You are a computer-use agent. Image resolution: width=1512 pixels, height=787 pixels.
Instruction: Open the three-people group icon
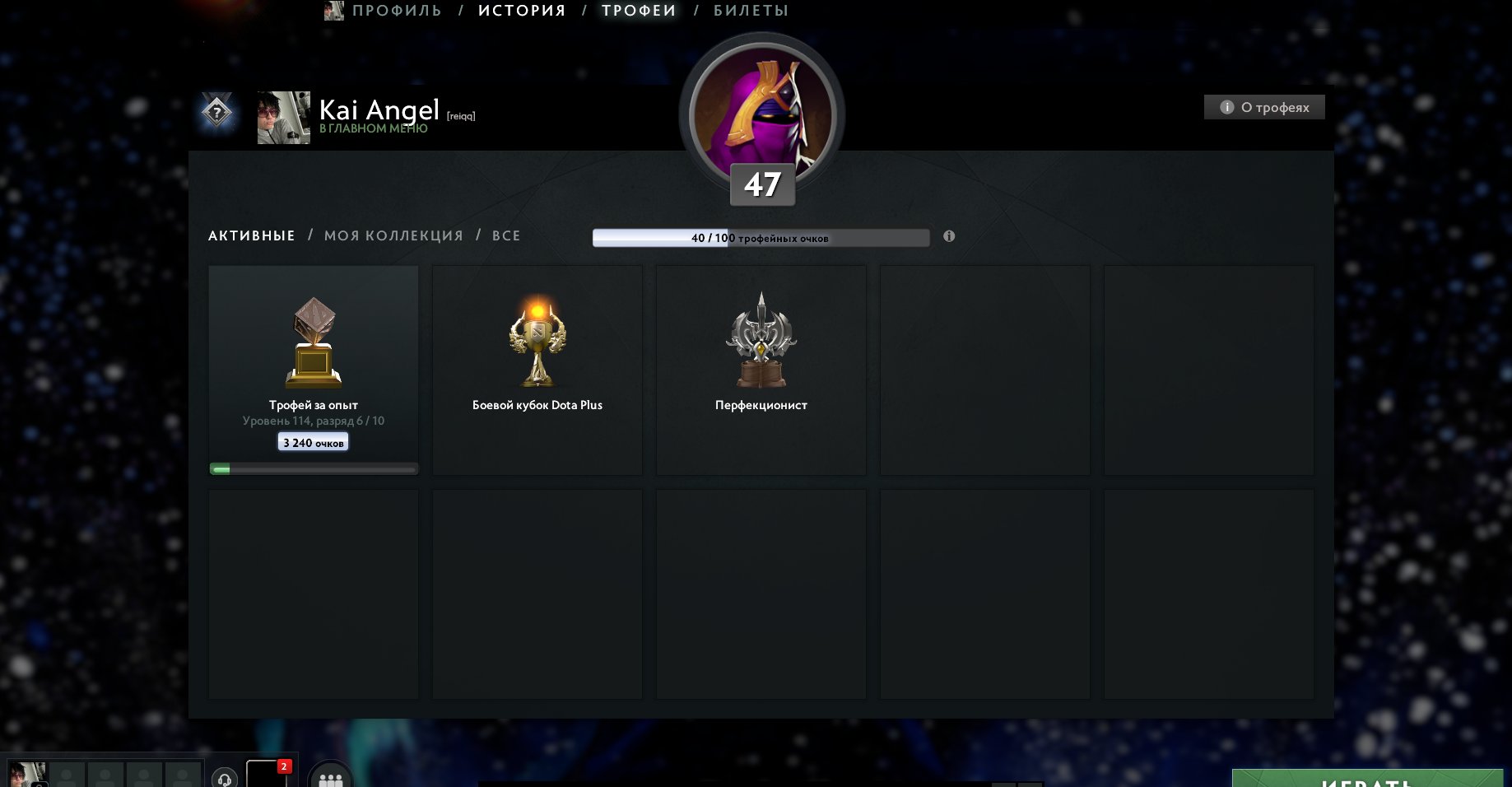click(331, 778)
